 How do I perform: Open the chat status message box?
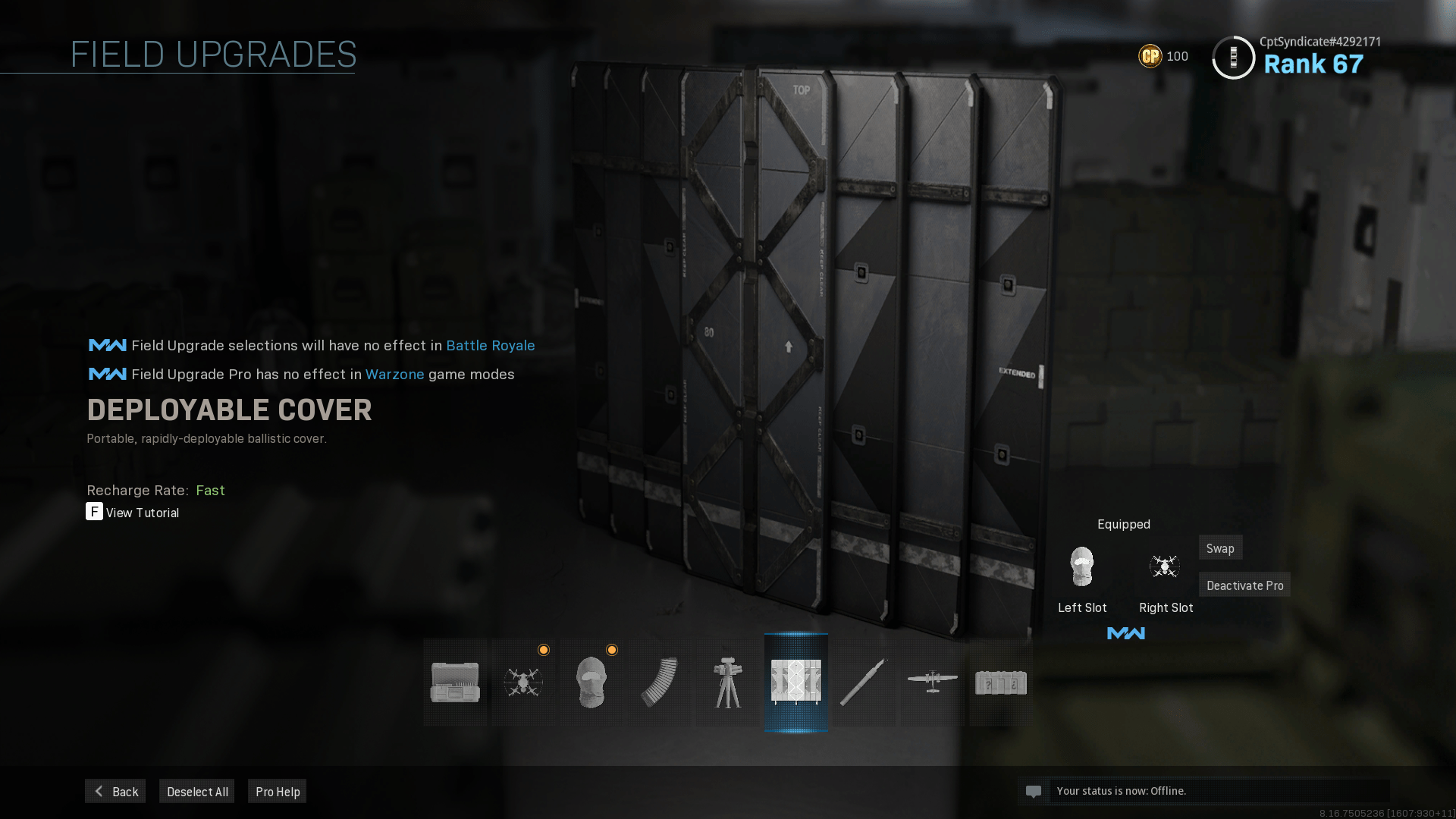point(1203,791)
